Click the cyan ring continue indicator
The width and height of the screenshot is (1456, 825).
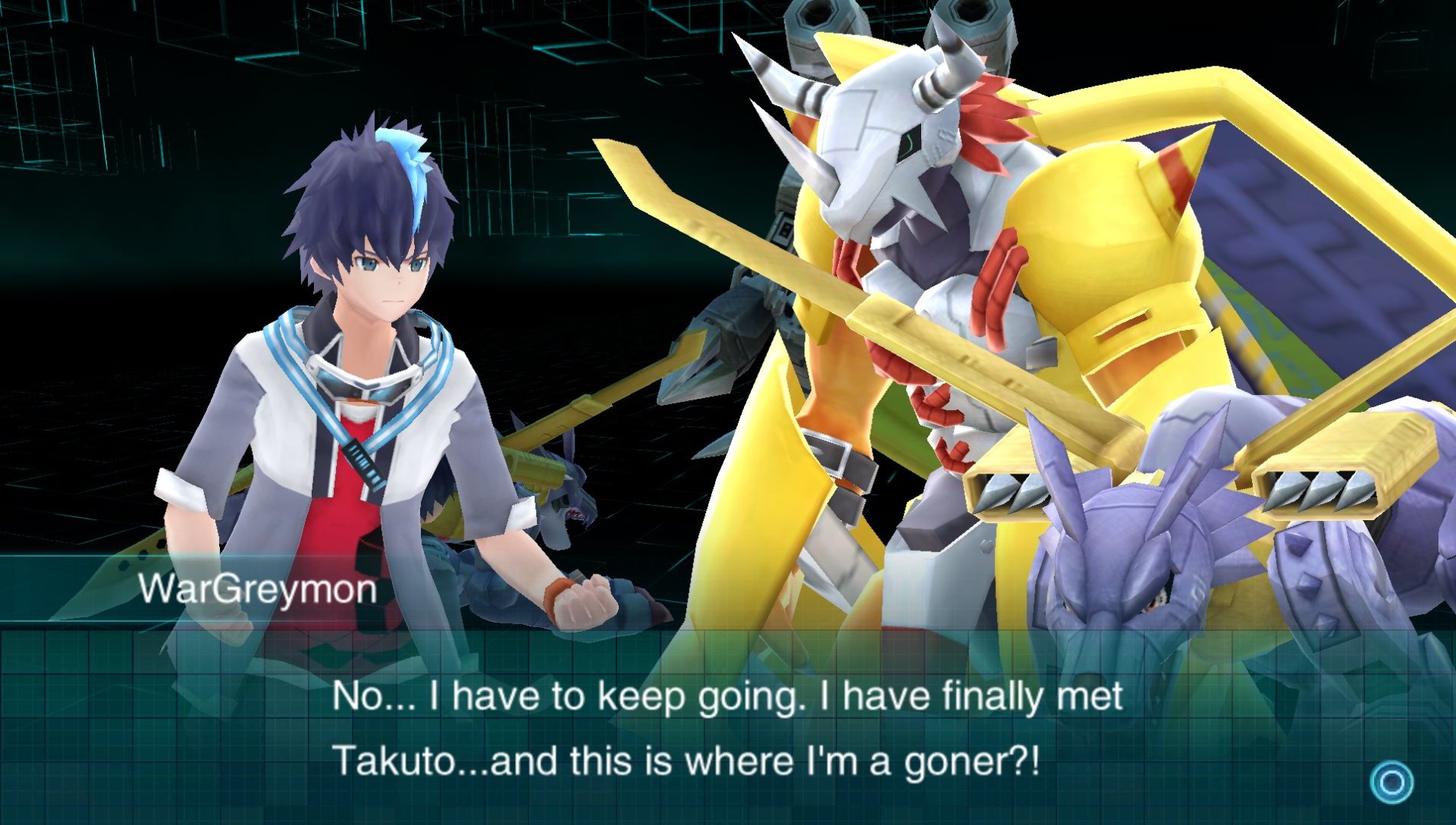pos(1391,782)
